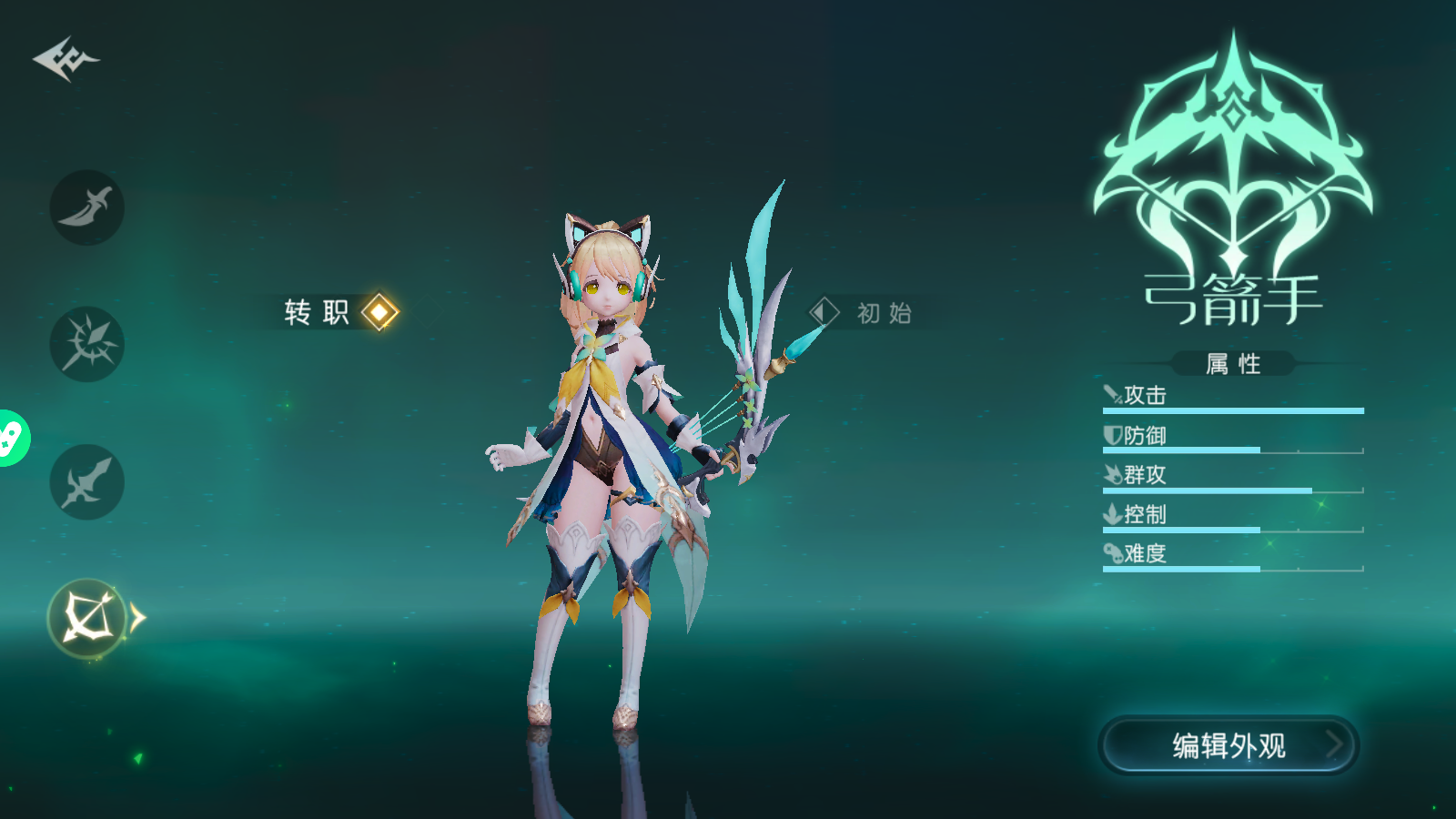1456x819 pixels.
Task: Select the bow and arrow archer class icon
Action: pos(86,619)
